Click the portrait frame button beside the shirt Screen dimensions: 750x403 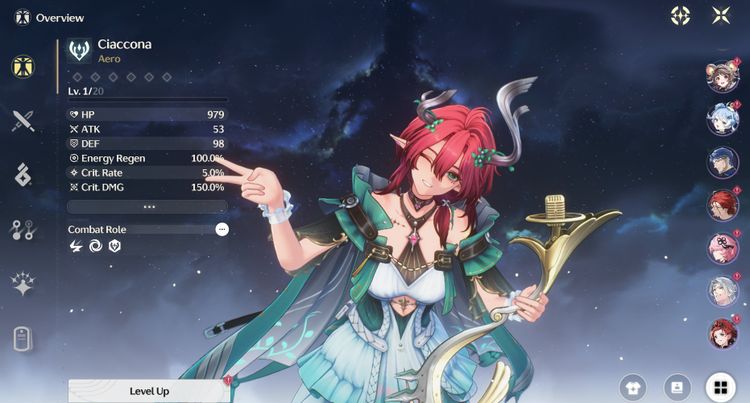676,387
